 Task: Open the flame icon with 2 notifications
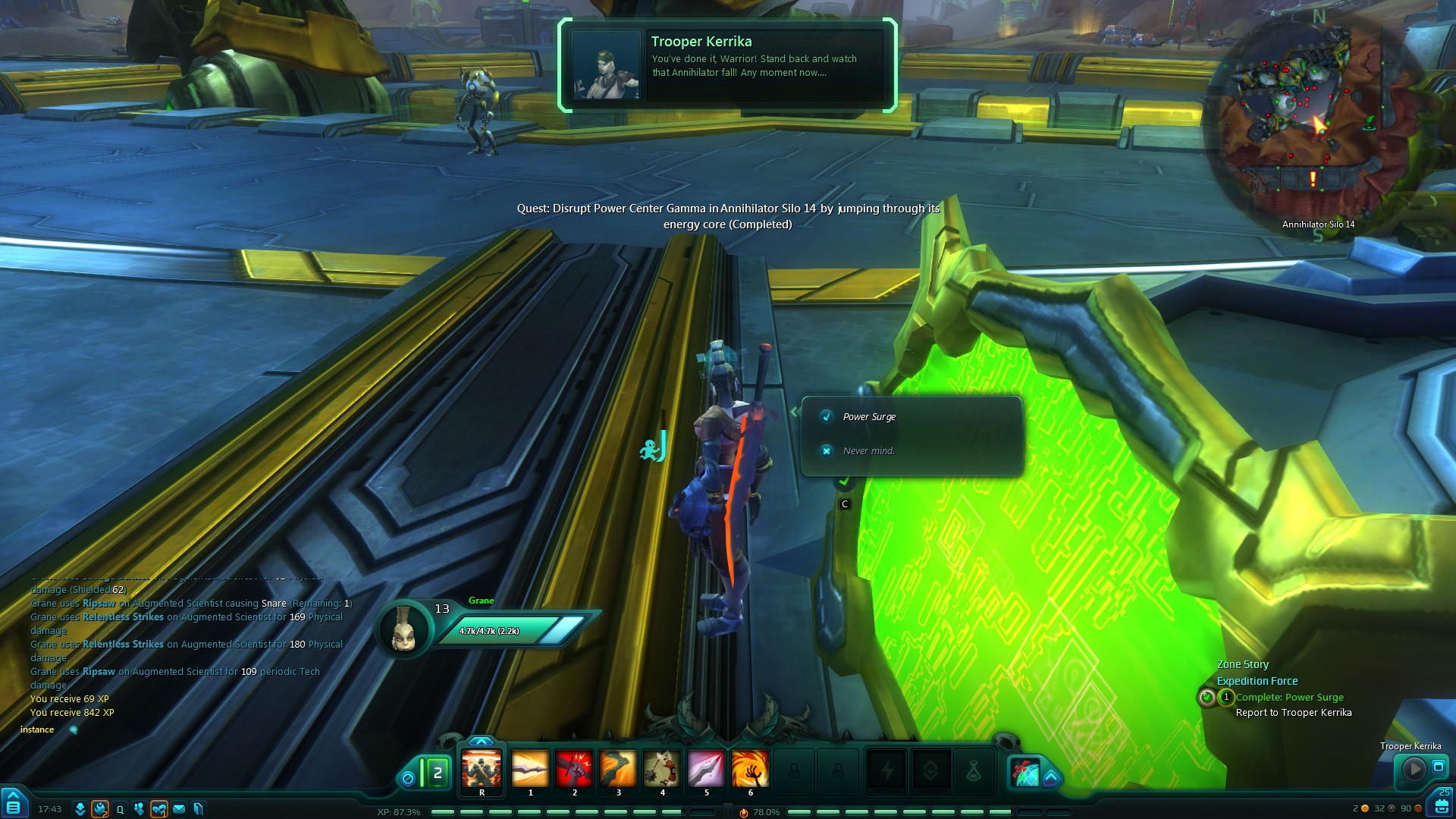[x=100, y=809]
